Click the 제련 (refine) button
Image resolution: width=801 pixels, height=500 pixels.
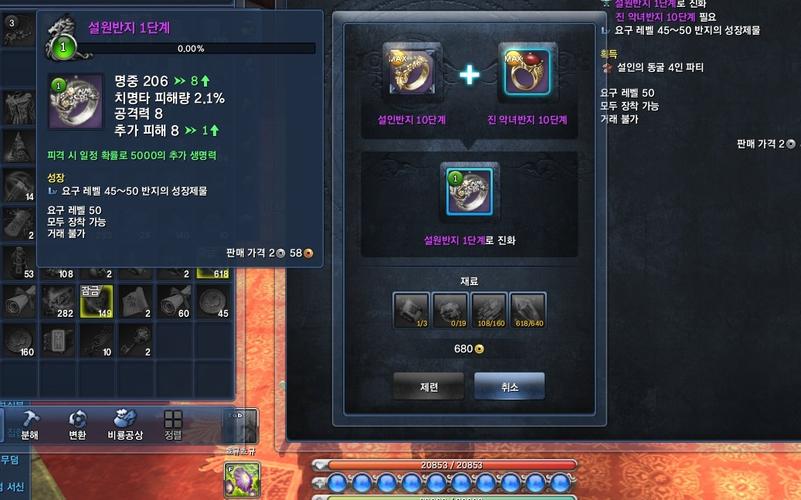click(428, 386)
